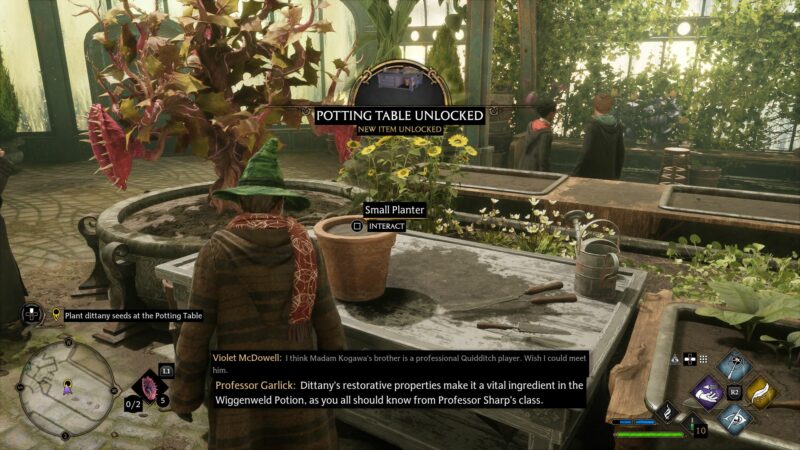The height and width of the screenshot is (450, 800).
Task: Activate the crossed-out eye spell slot
Action: pyautogui.click(x=735, y=419)
